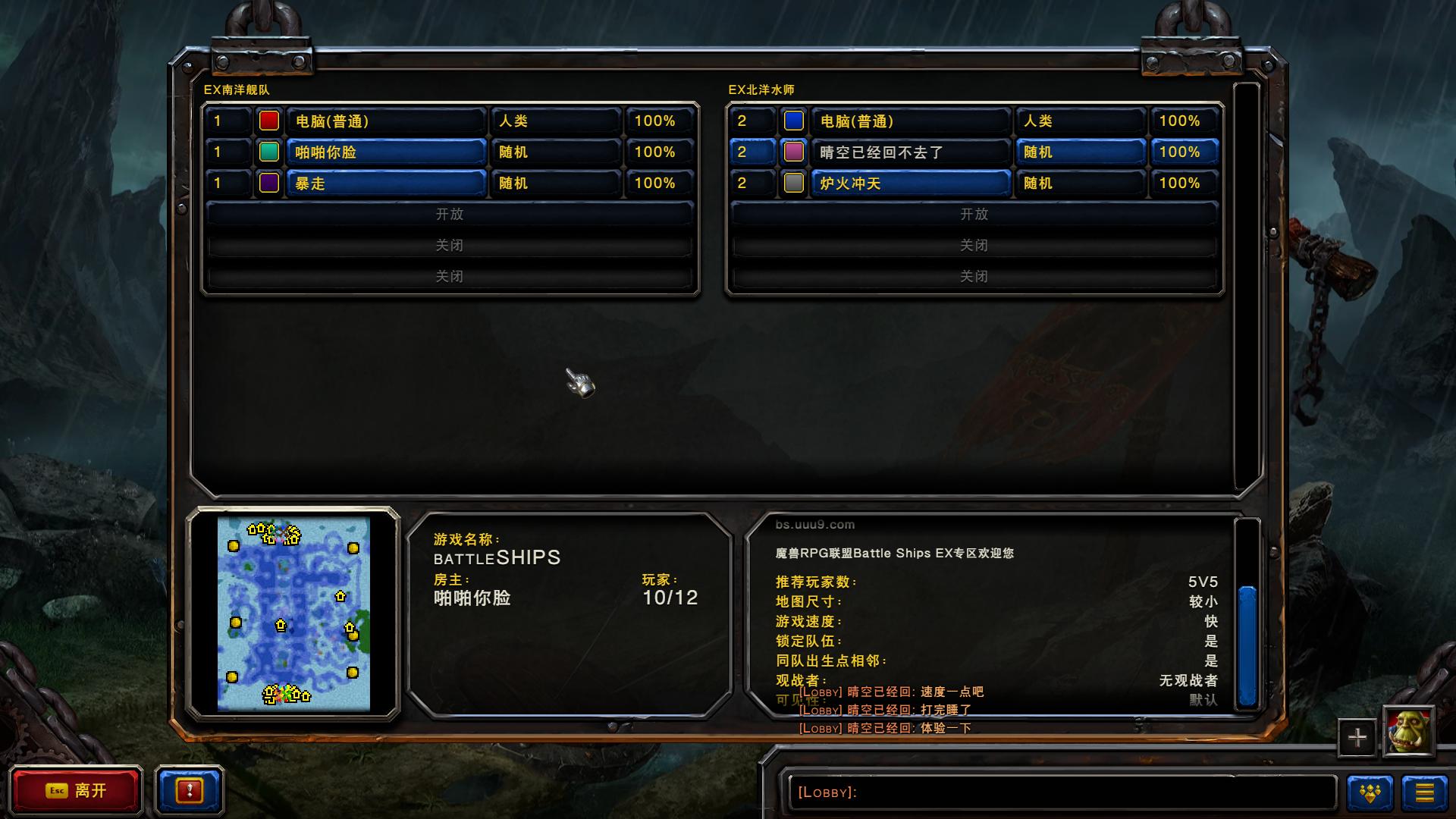Open the friends/clan list icon
Image resolution: width=1456 pixels, height=819 pixels.
pyautogui.click(x=1370, y=791)
